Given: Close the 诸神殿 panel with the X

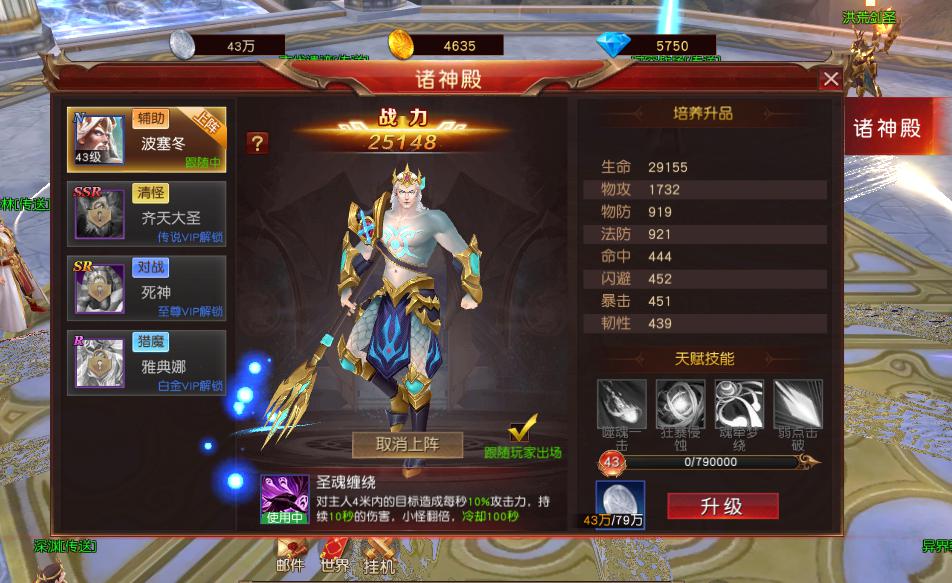Looking at the screenshot, I should (830, 79).
